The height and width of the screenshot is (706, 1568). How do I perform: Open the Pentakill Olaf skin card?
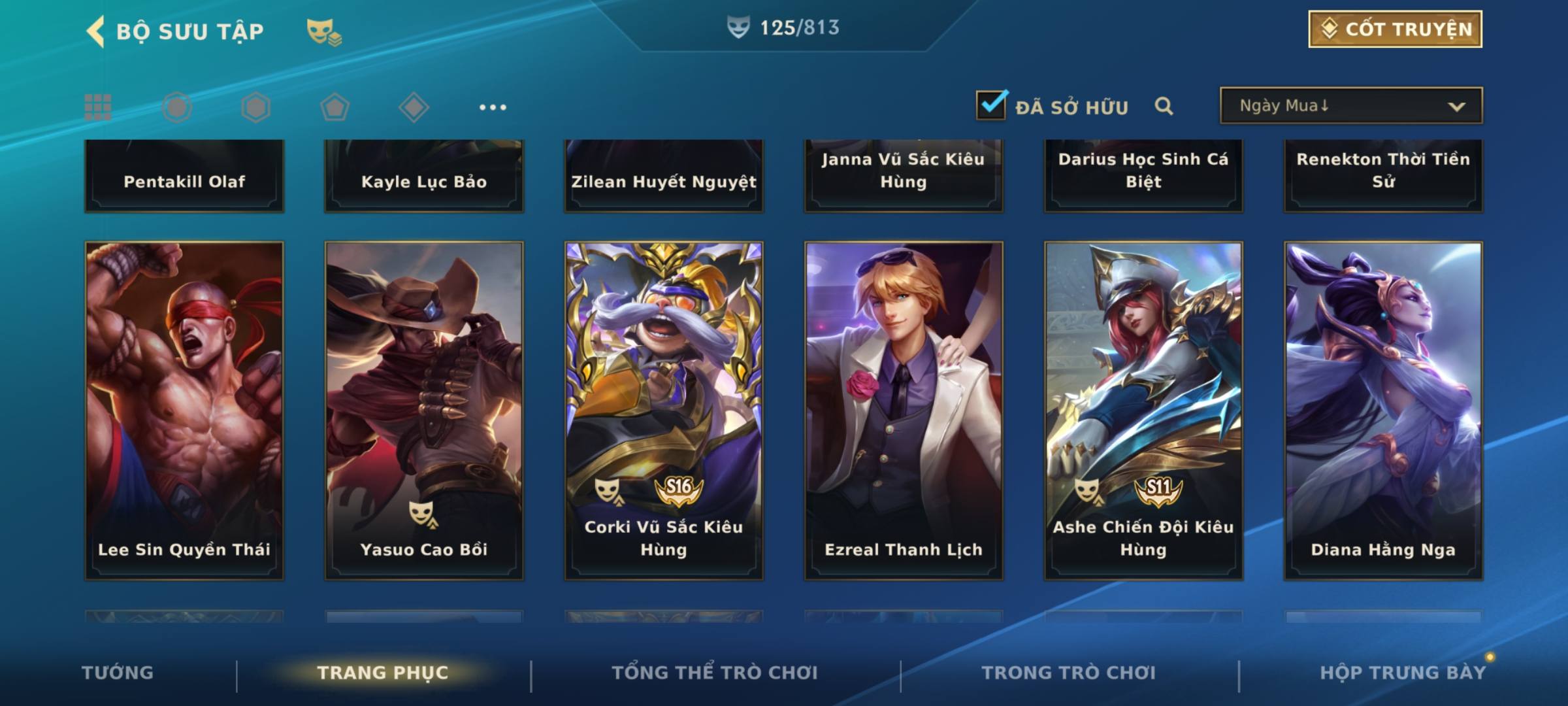[x=184, y=176]
